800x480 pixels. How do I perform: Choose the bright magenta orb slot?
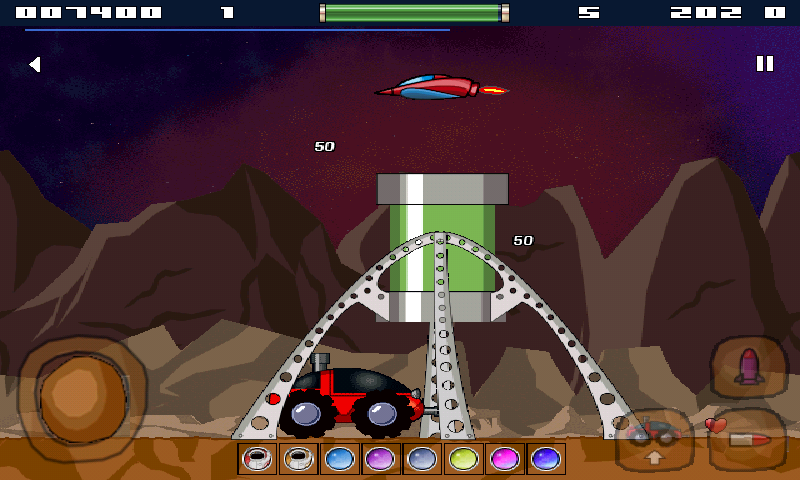click(503, 459)
